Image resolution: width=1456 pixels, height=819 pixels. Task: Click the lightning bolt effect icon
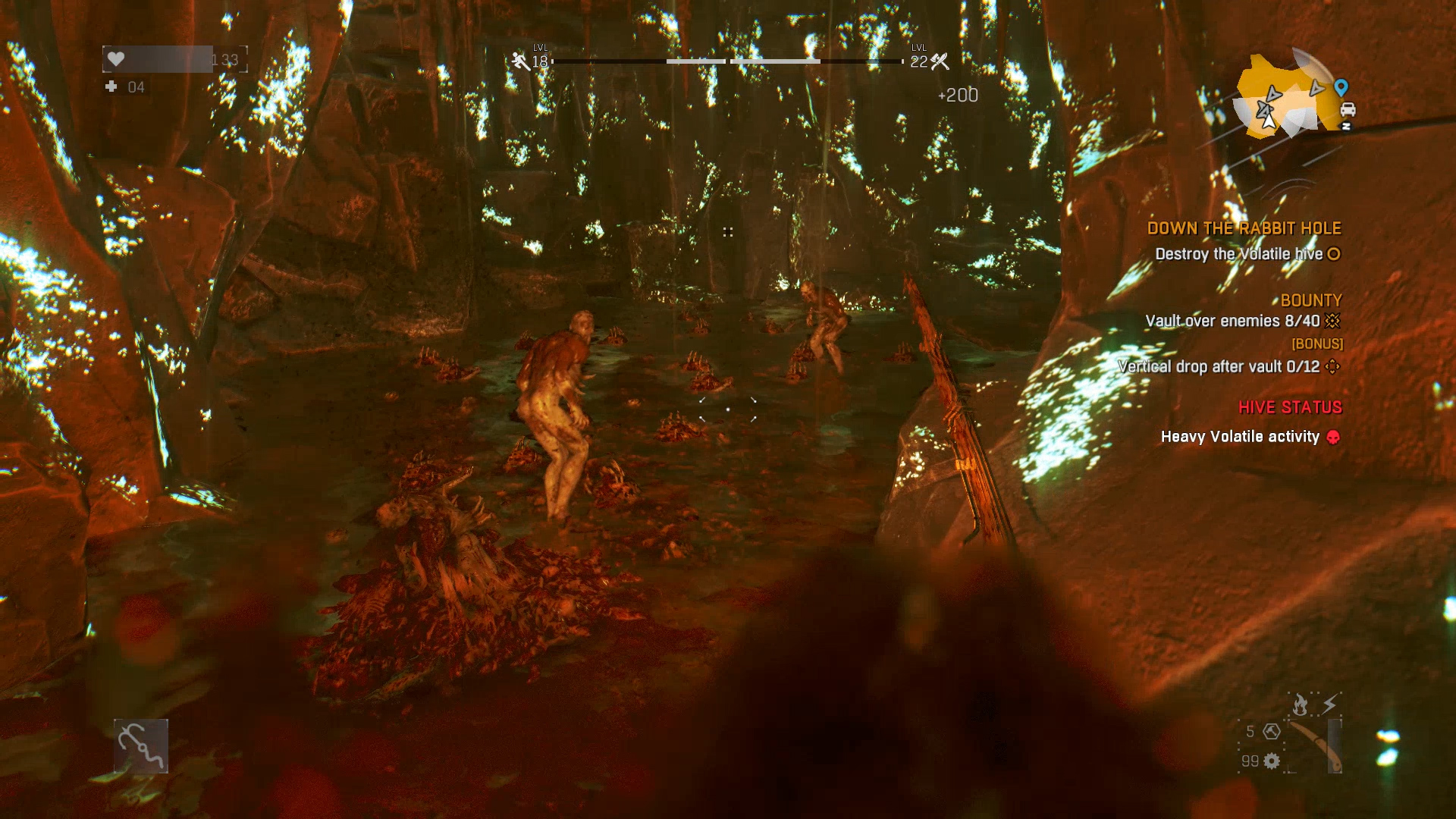(1329, 704)
